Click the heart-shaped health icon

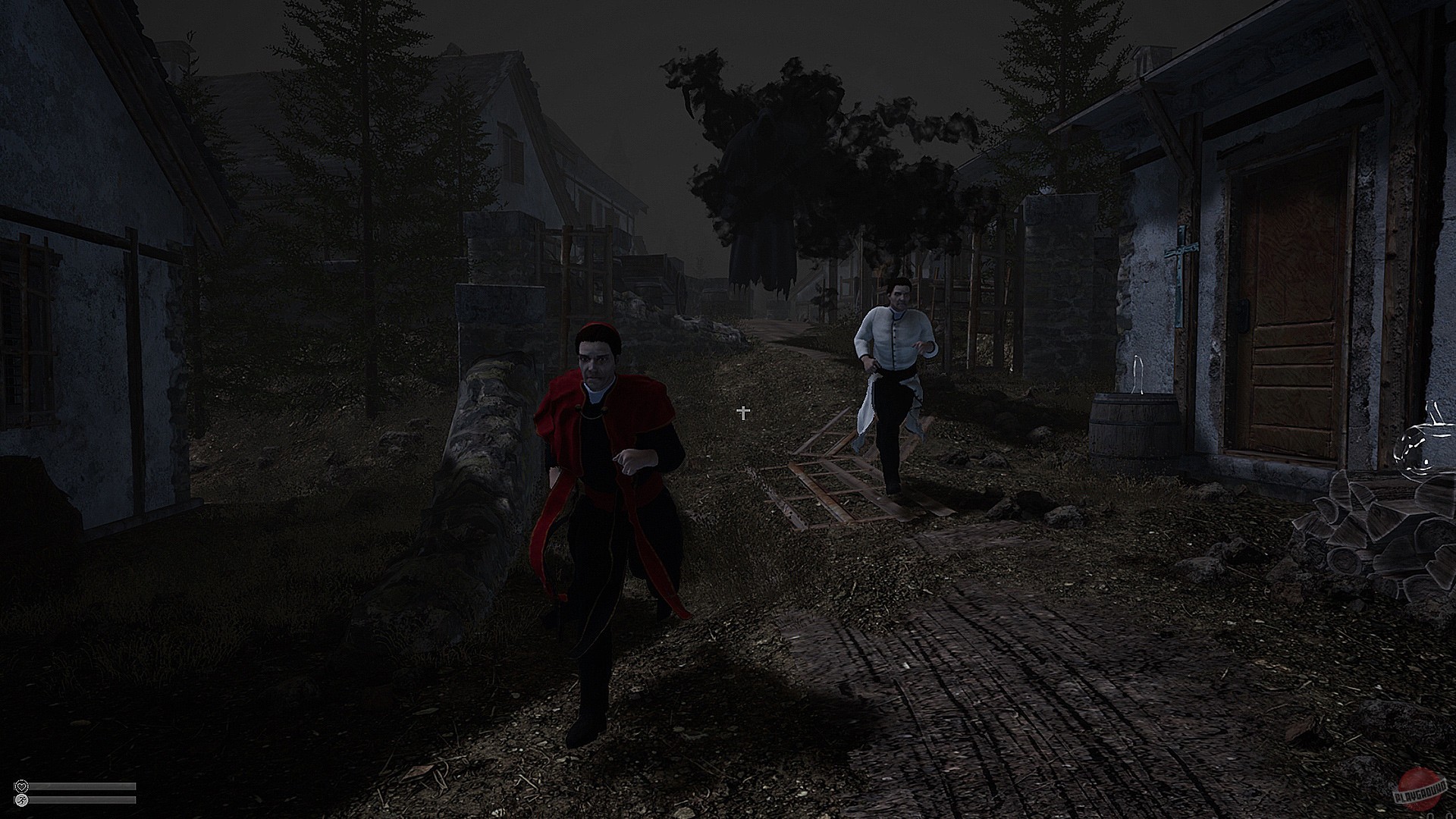[20, 786]
